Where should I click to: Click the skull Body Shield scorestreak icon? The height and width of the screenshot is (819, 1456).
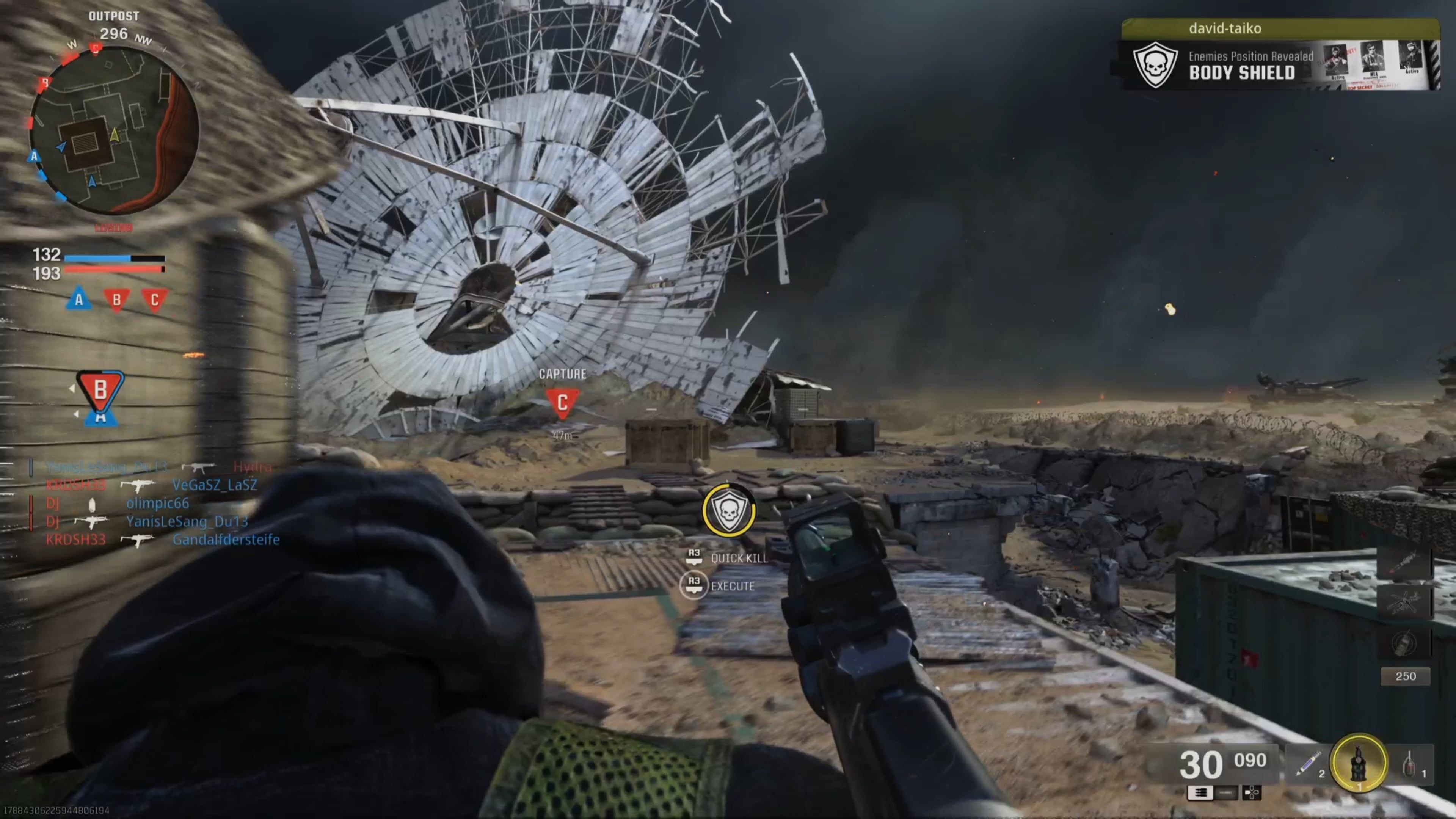[x=1156, y=67]
